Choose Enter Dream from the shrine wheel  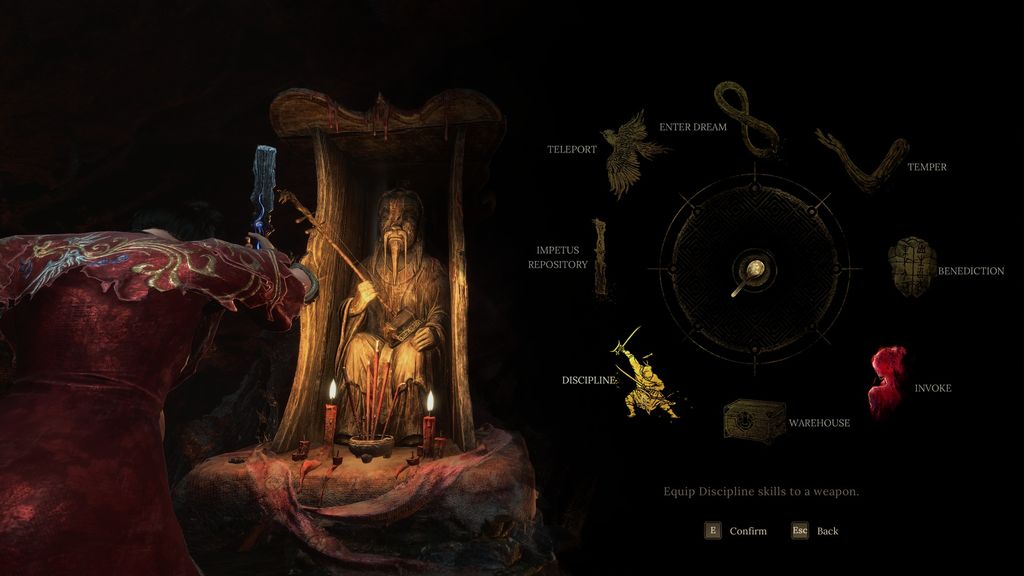[x=746, y=119]
